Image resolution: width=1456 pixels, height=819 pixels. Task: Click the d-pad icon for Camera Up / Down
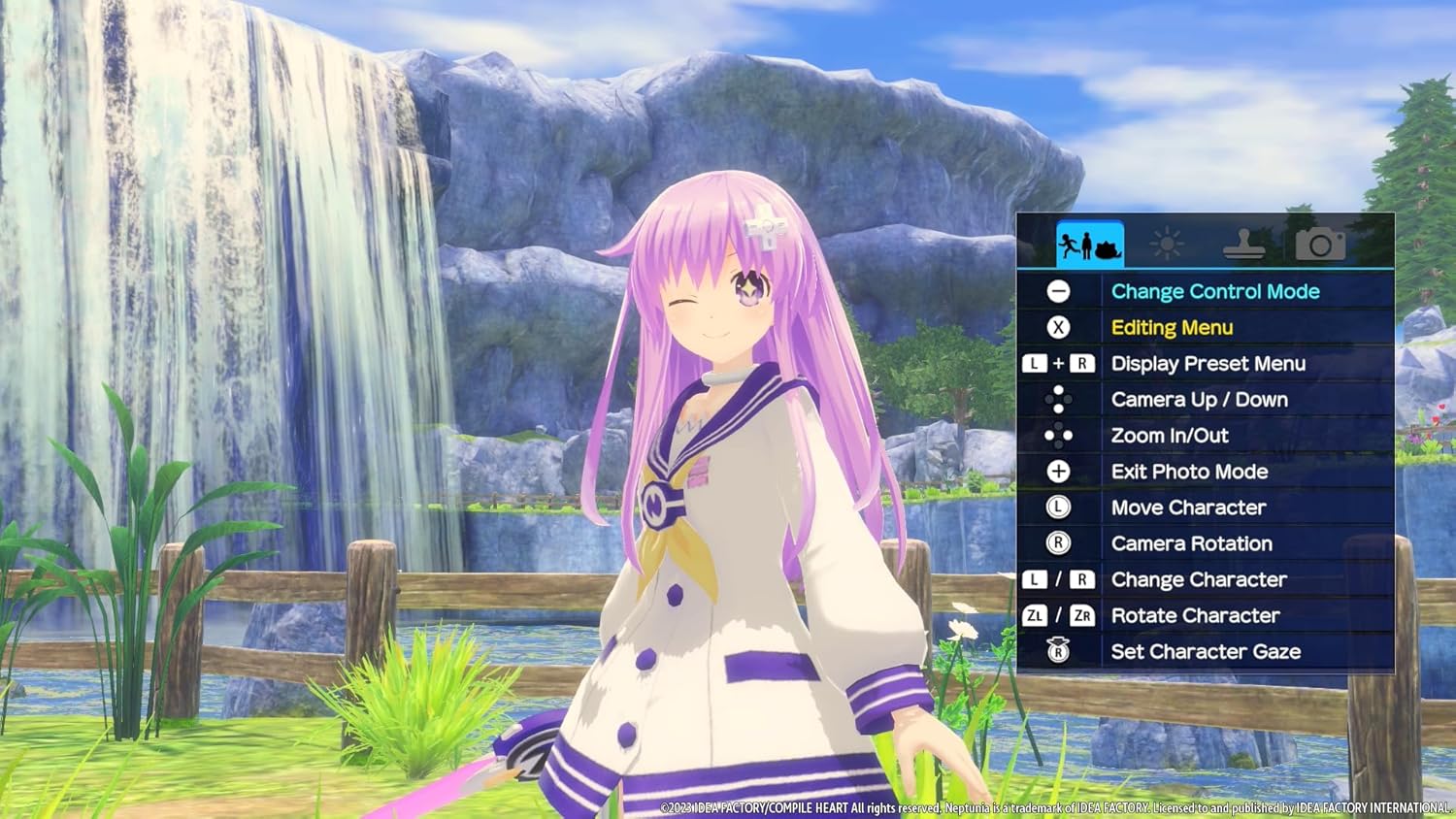(x=1058, y=399)
